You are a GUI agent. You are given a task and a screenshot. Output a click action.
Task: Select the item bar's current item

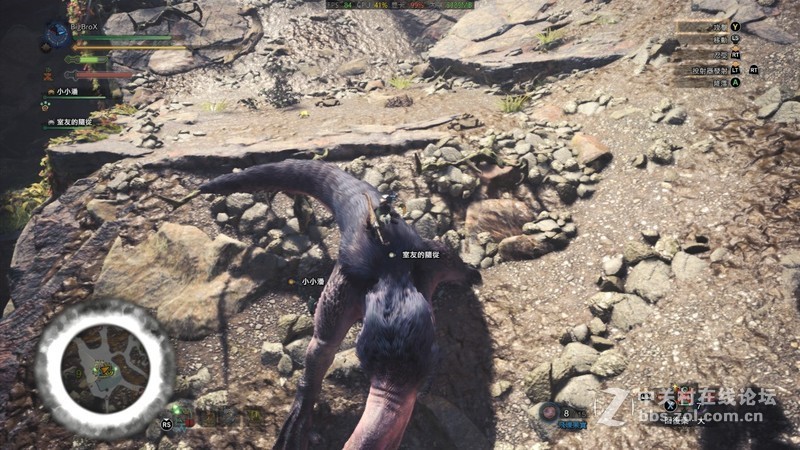pos(685,395)
